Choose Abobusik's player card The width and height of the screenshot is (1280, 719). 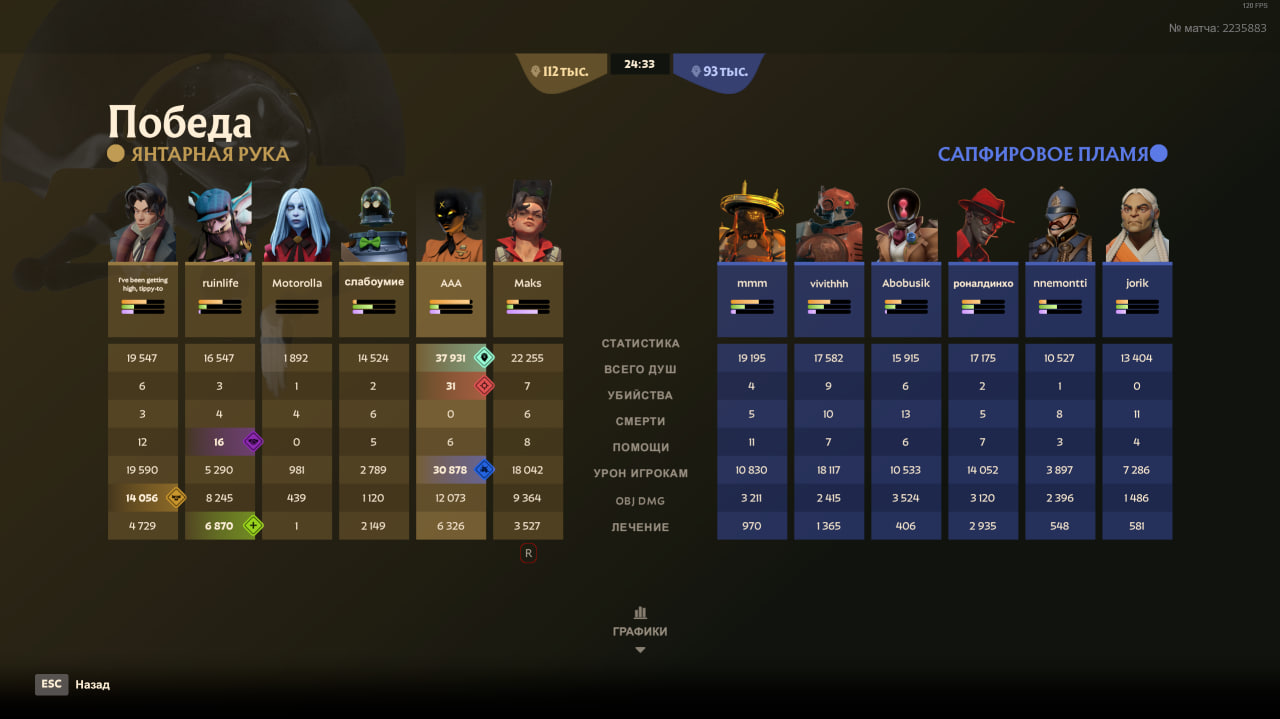tap(906, 299)
